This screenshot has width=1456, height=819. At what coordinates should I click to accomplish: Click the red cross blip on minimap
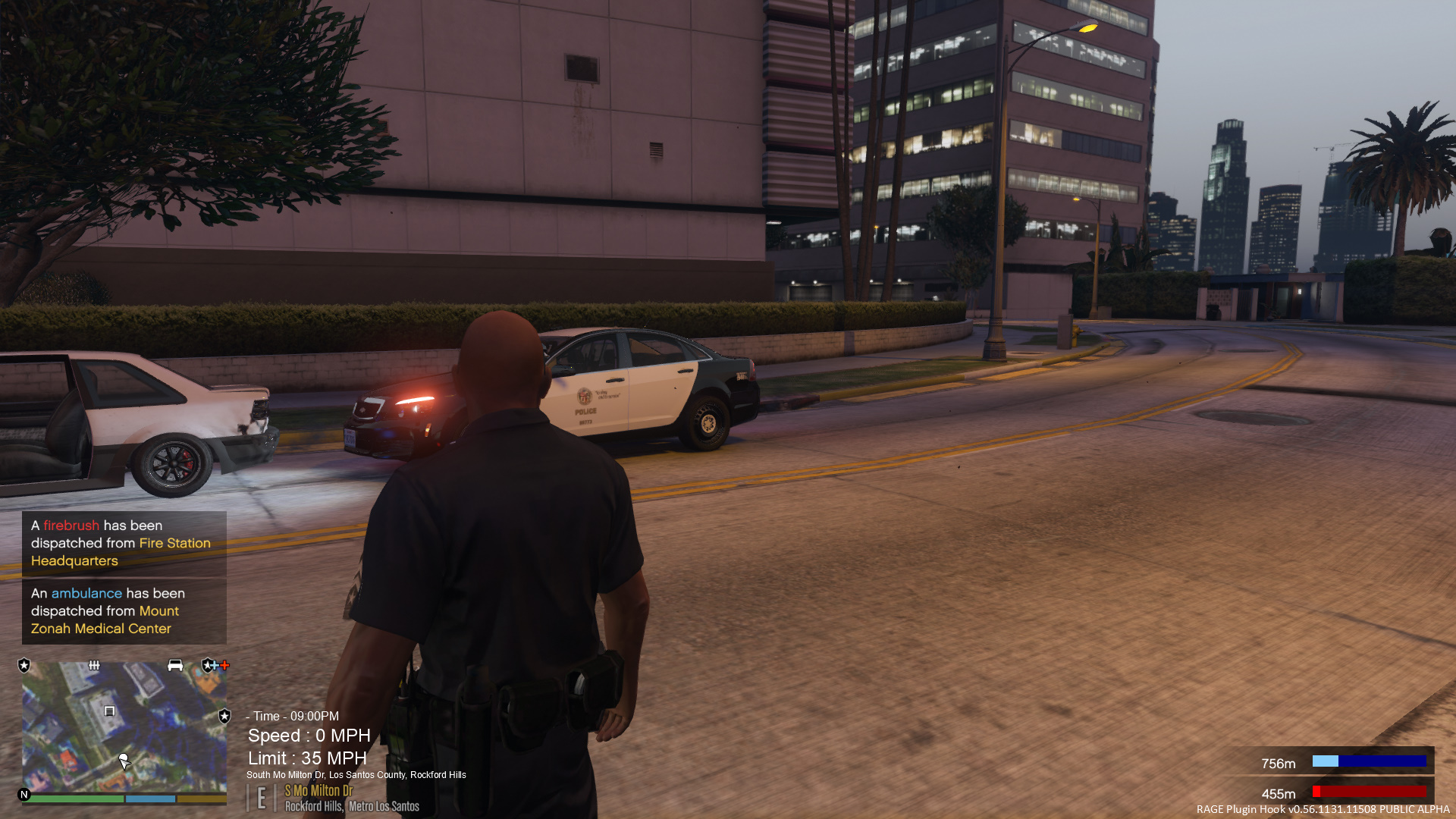(224, 665)
